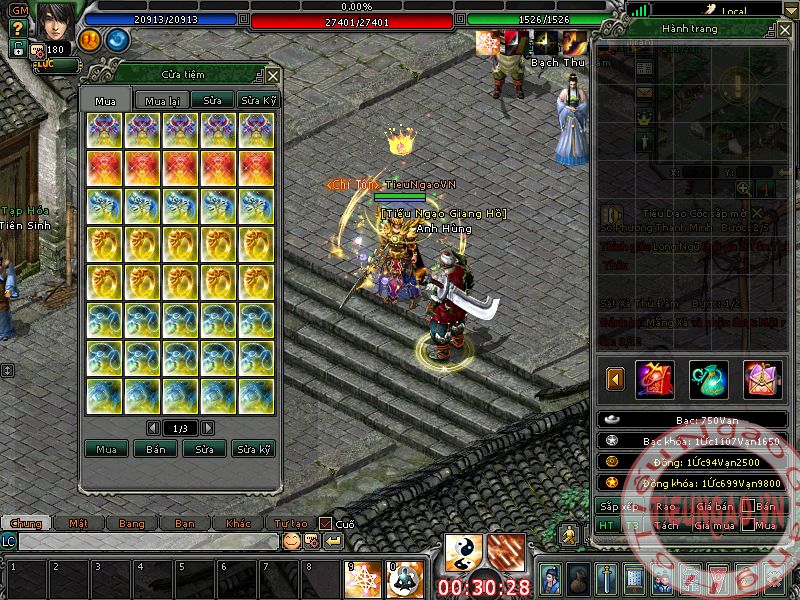
Task: Click the bottom Mua button in shop
Action: pos(106,449)
